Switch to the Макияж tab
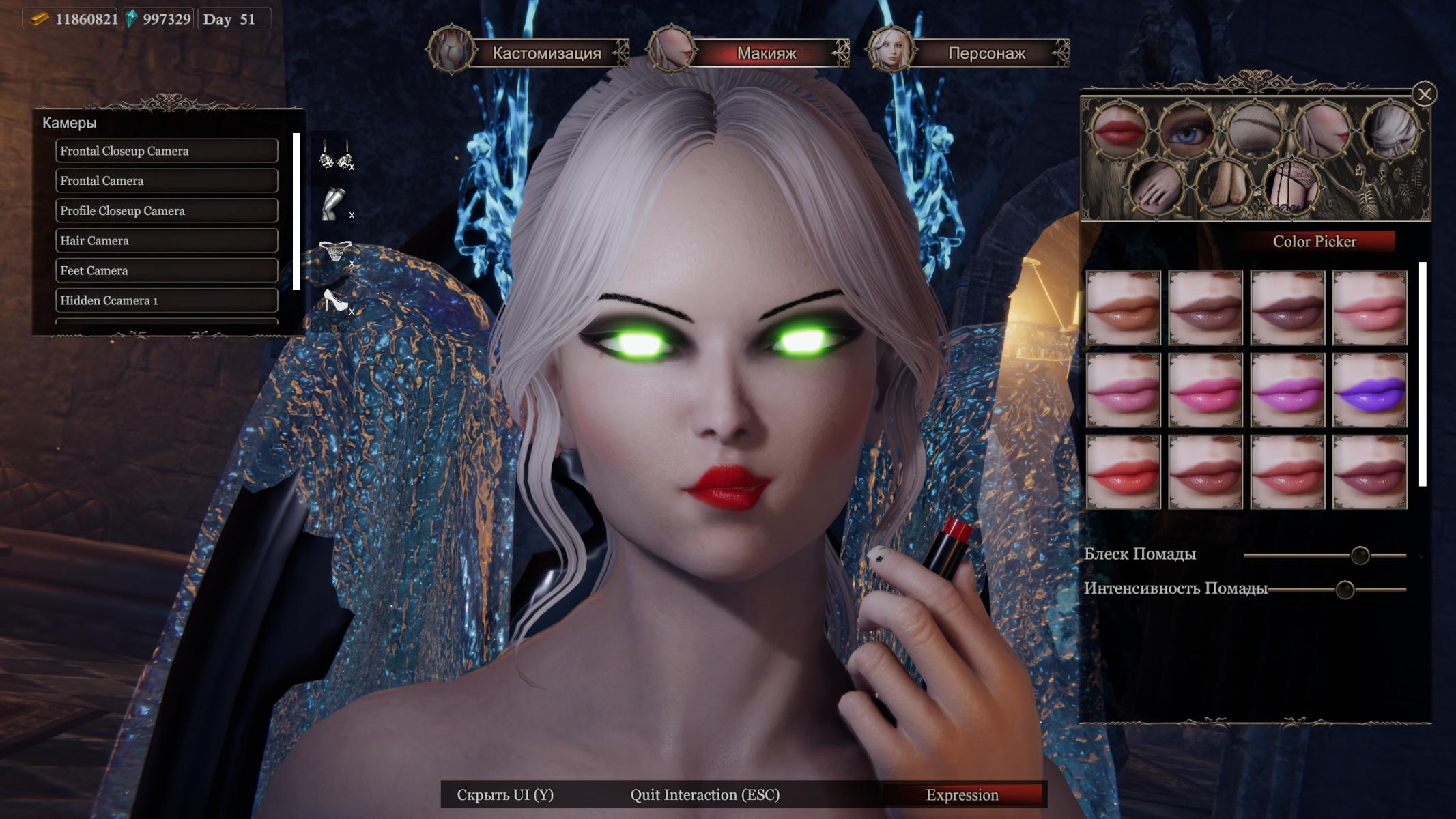1456x819 pixels. point(766,53)
